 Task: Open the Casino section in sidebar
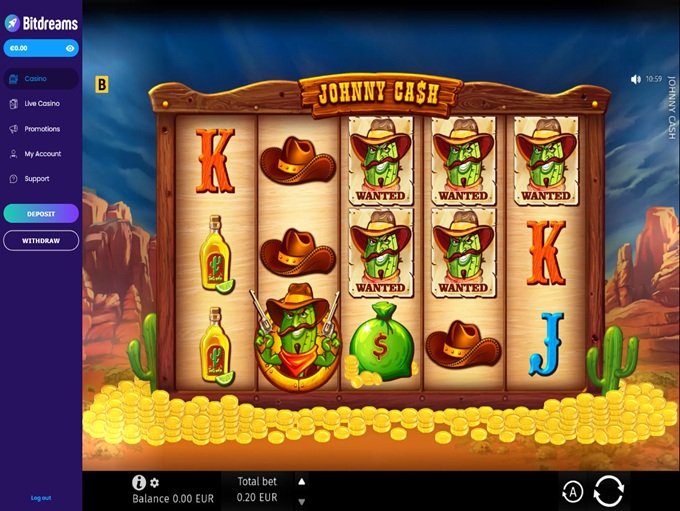41,79
